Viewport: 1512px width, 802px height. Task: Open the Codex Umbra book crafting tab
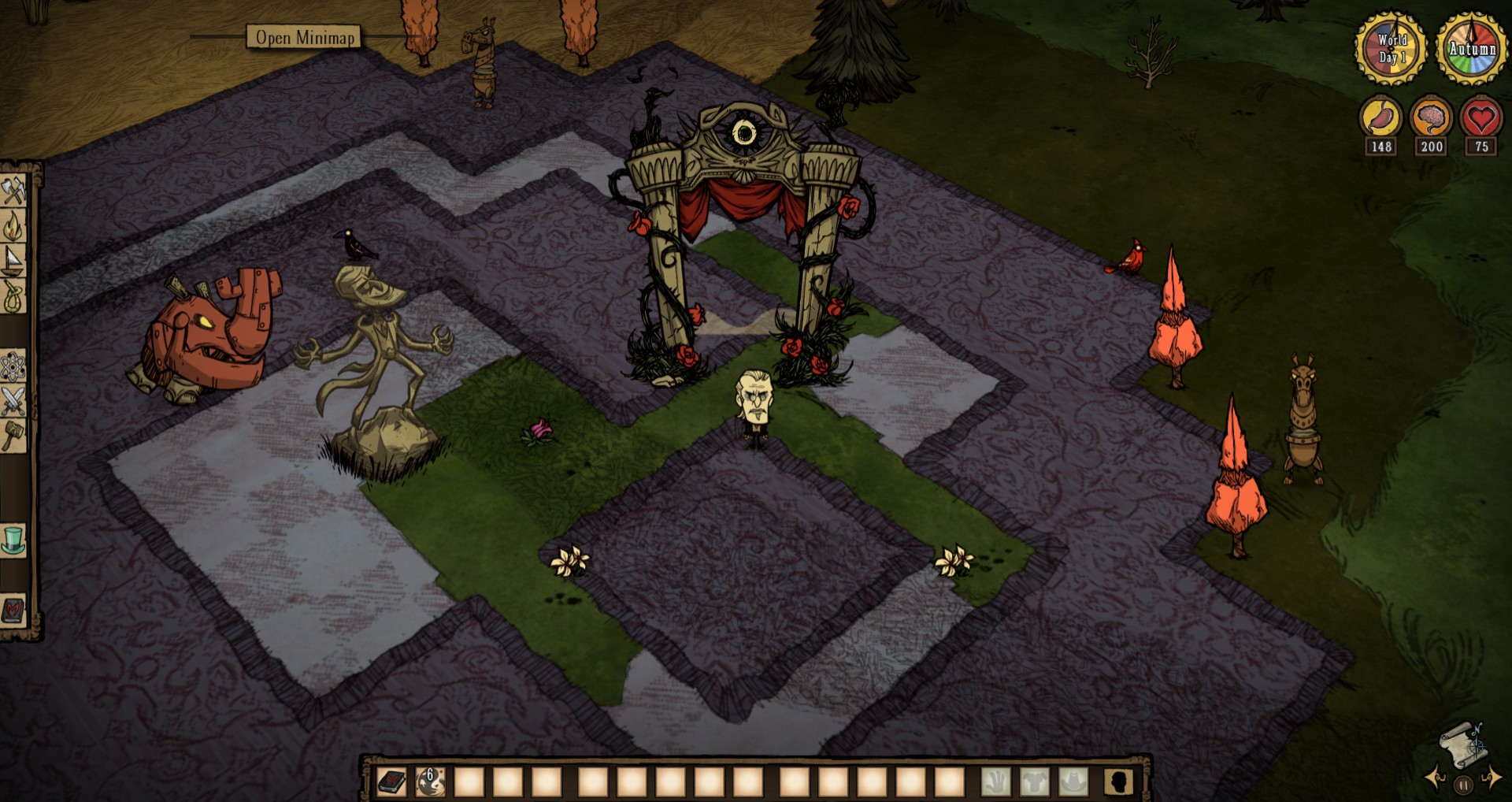pyautogui.click(x=13, y=610)
